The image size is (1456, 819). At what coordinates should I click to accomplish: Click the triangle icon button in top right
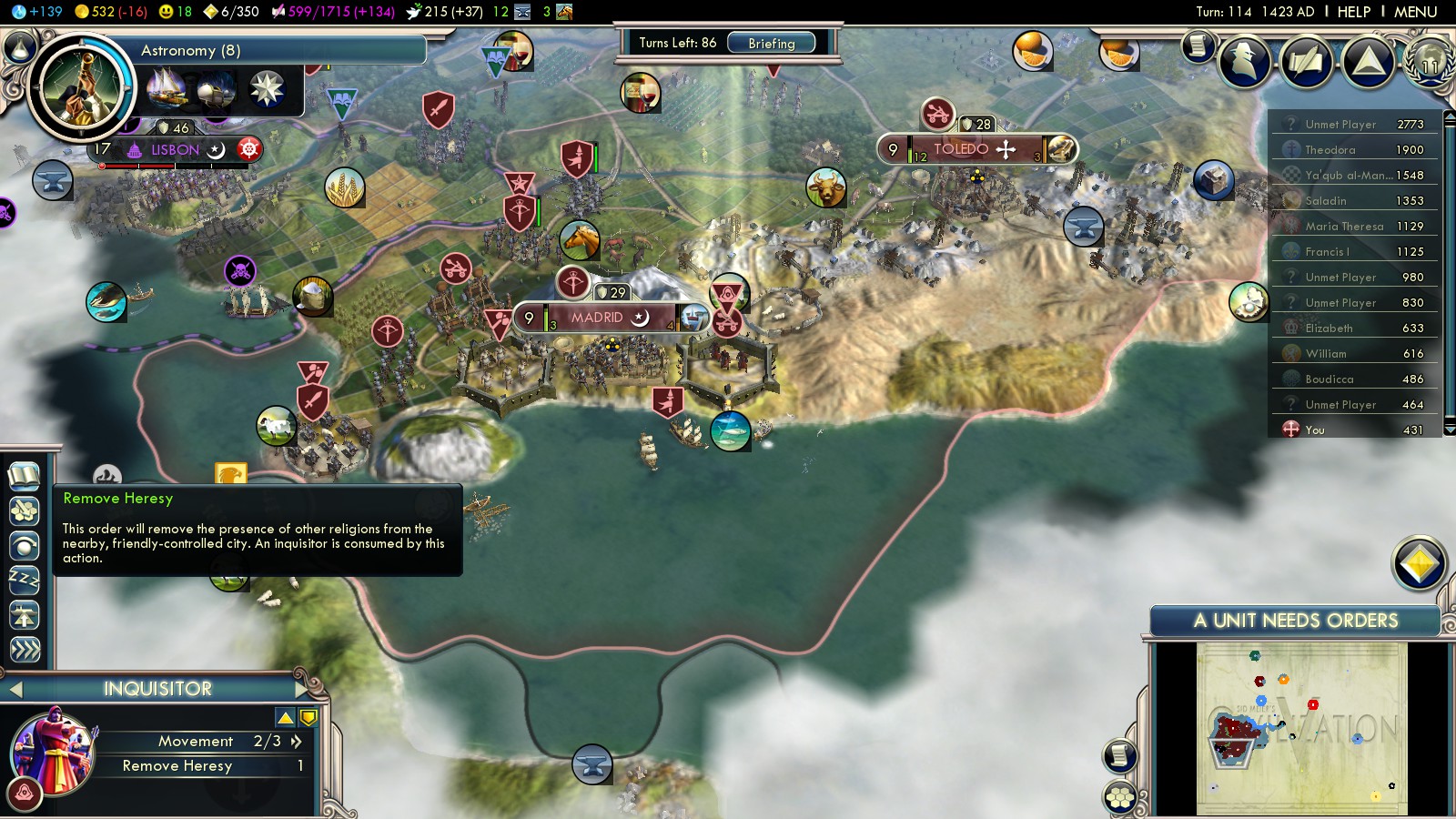point(1368,61)
